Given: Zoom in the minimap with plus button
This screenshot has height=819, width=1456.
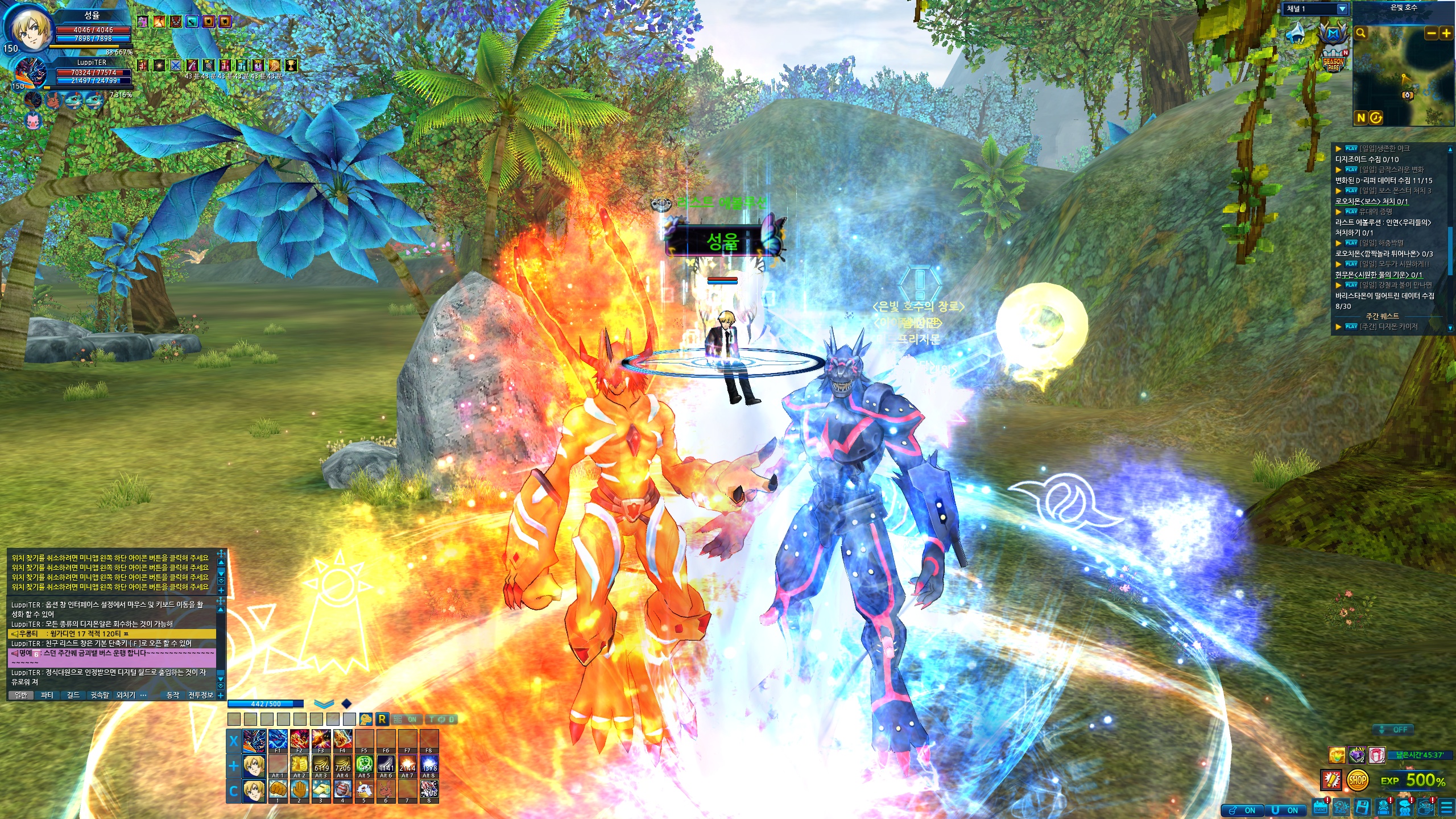Looking at the screenshot, I should coord(1446,34).
